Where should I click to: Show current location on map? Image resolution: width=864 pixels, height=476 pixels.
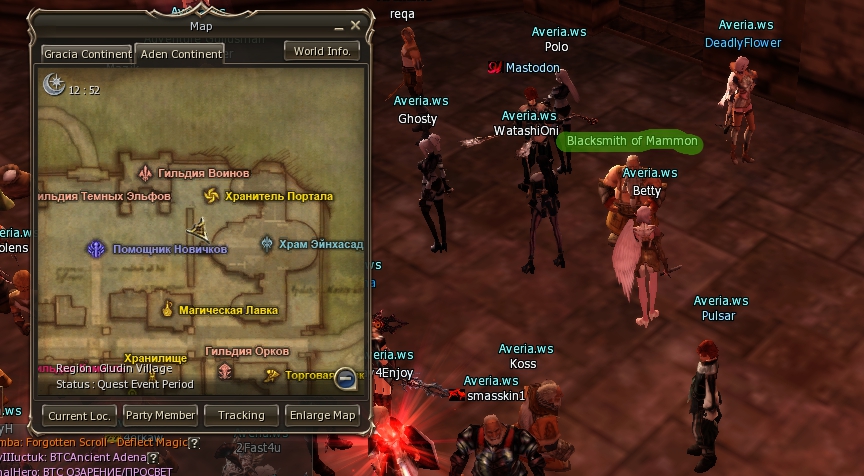pos(79,415)
